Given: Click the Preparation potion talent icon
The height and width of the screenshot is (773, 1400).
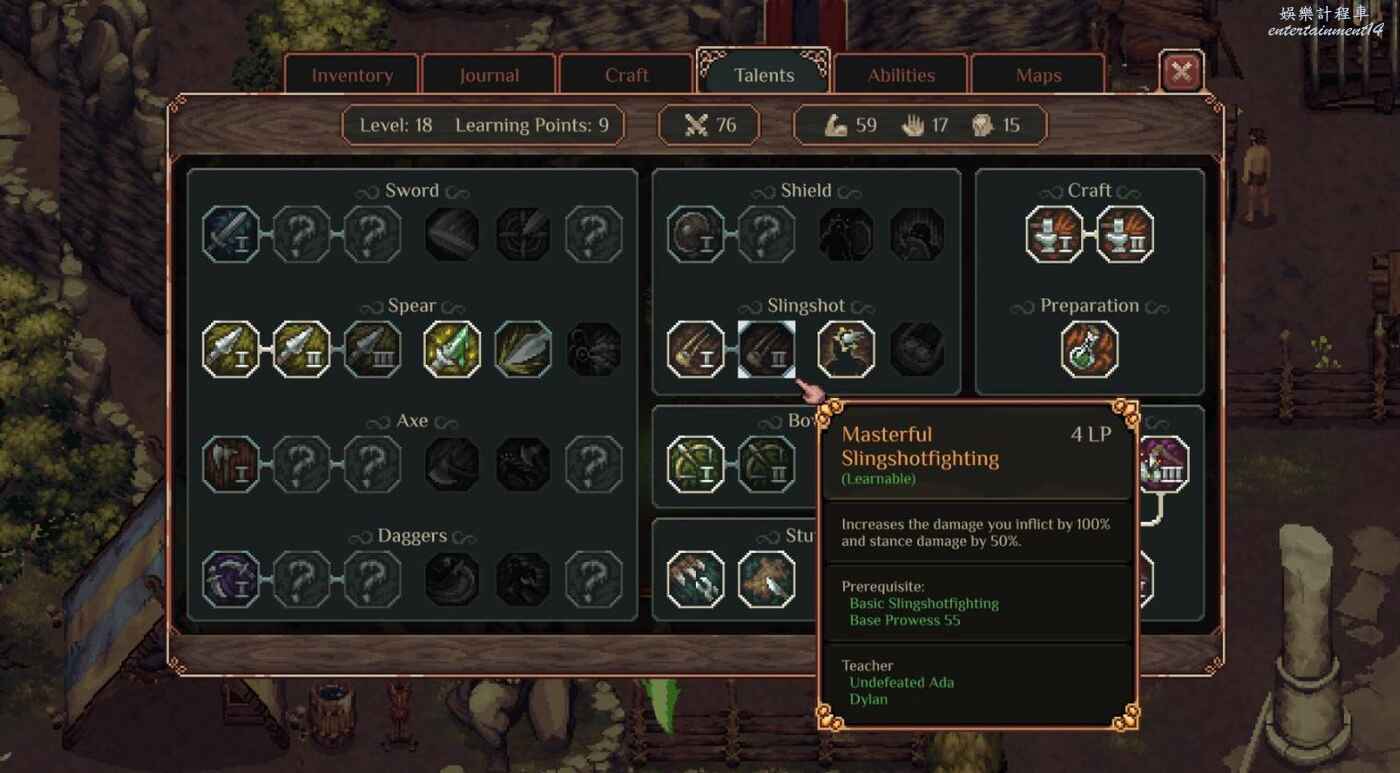Looking at the screenshot, I should click(x=1090, y=350).
